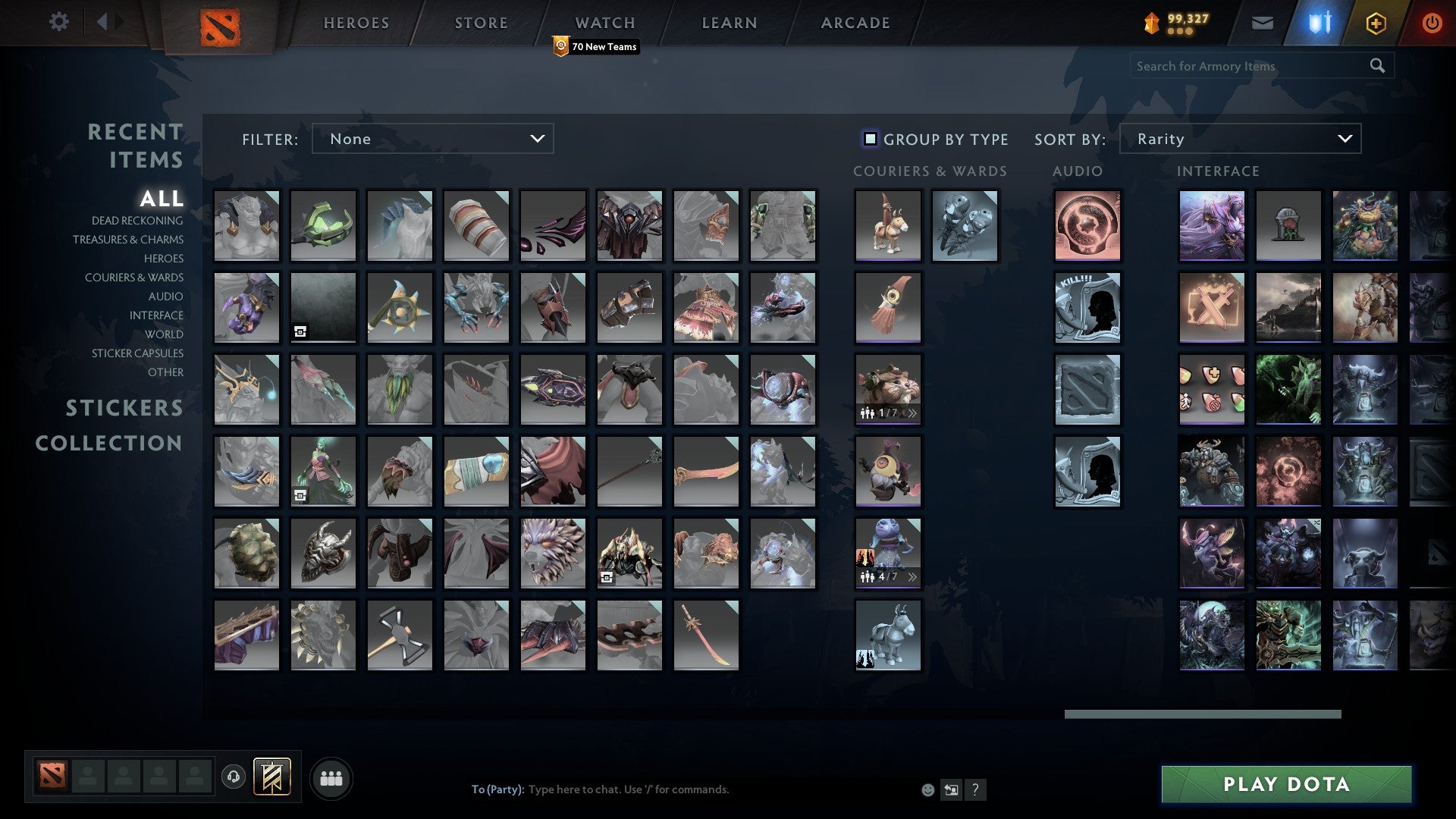
Task: Switch to the ARCADE tab
Action: (x=854, y=23)
